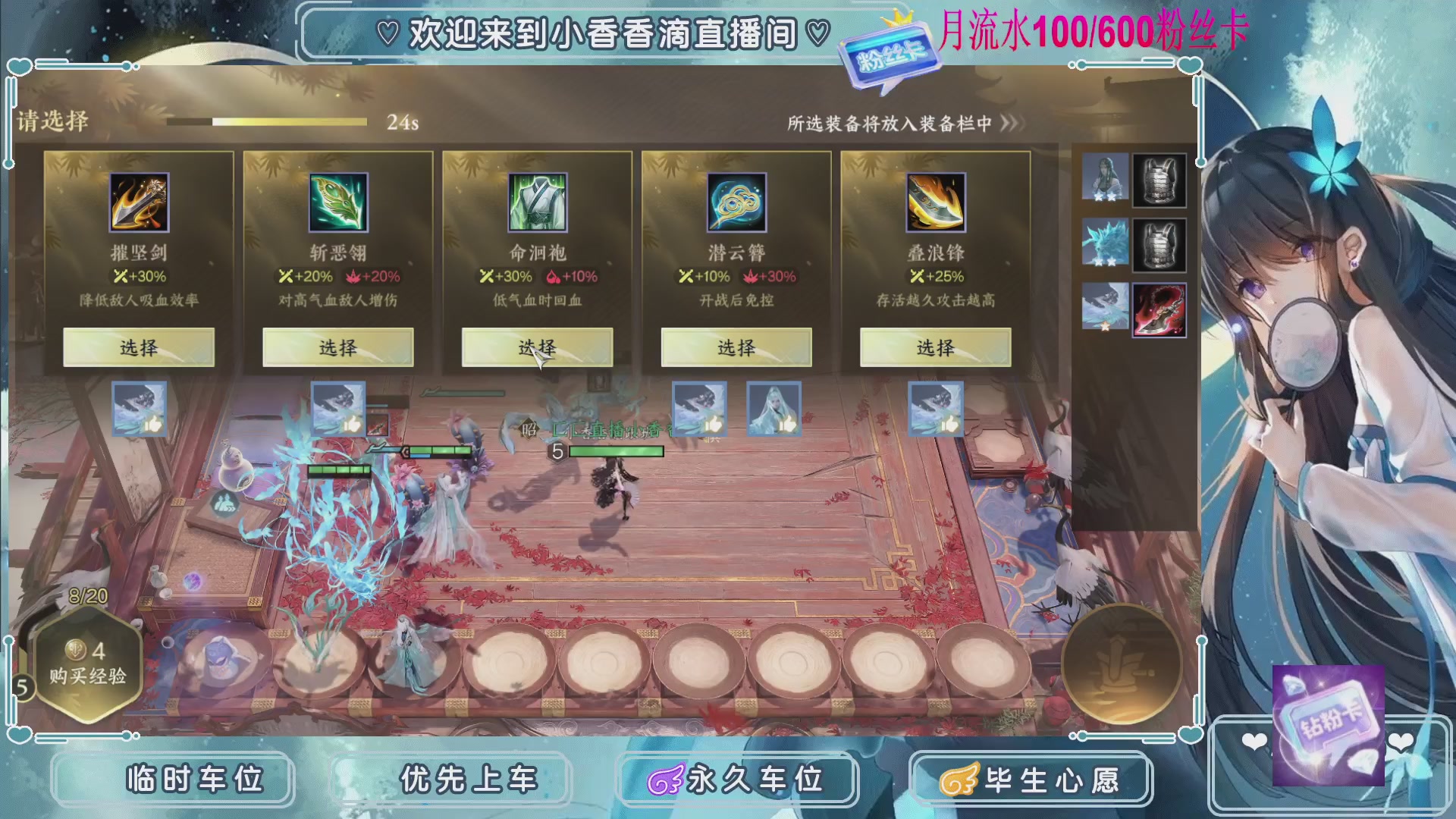Select the 潜云簪 hairpin icon
Image resolution: width=1456 pixels, height=819 pixels.
[x=735, y=202]
